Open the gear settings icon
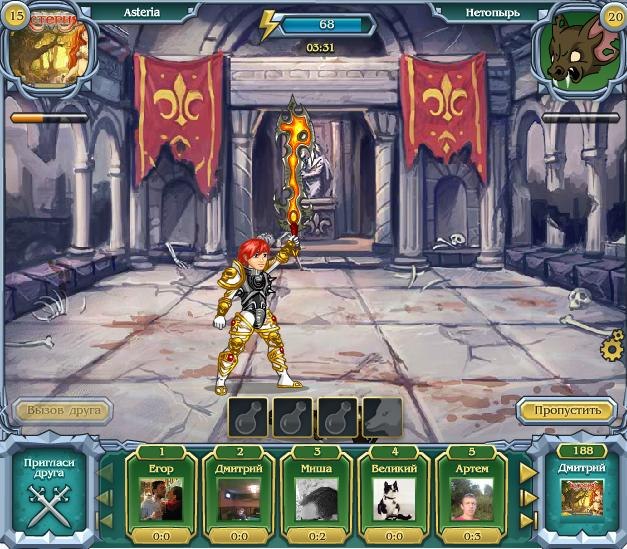Viewport: 627px width, 549px height. pos(612,349)
